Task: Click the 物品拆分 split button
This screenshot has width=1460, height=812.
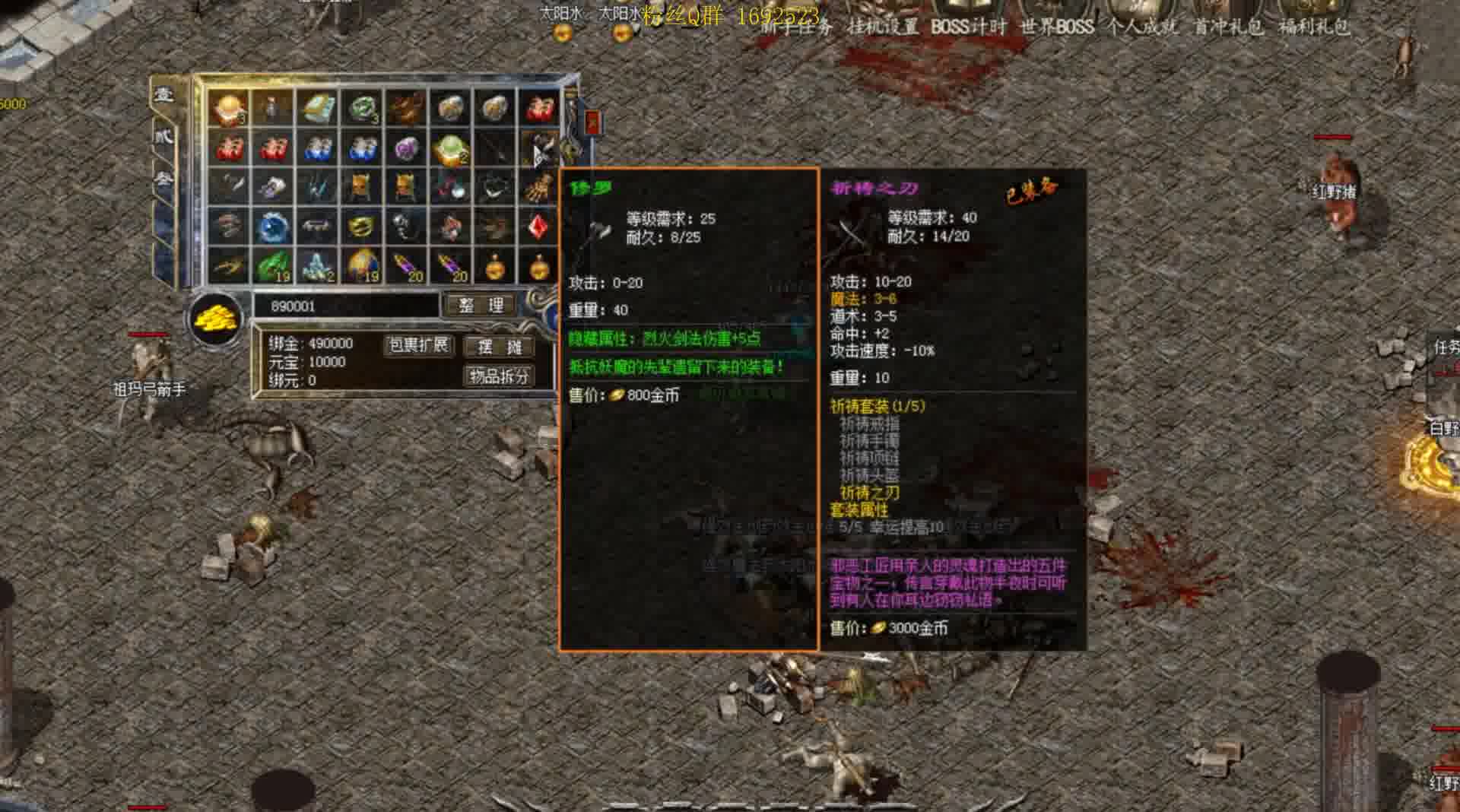Action: tap(498, 376)
